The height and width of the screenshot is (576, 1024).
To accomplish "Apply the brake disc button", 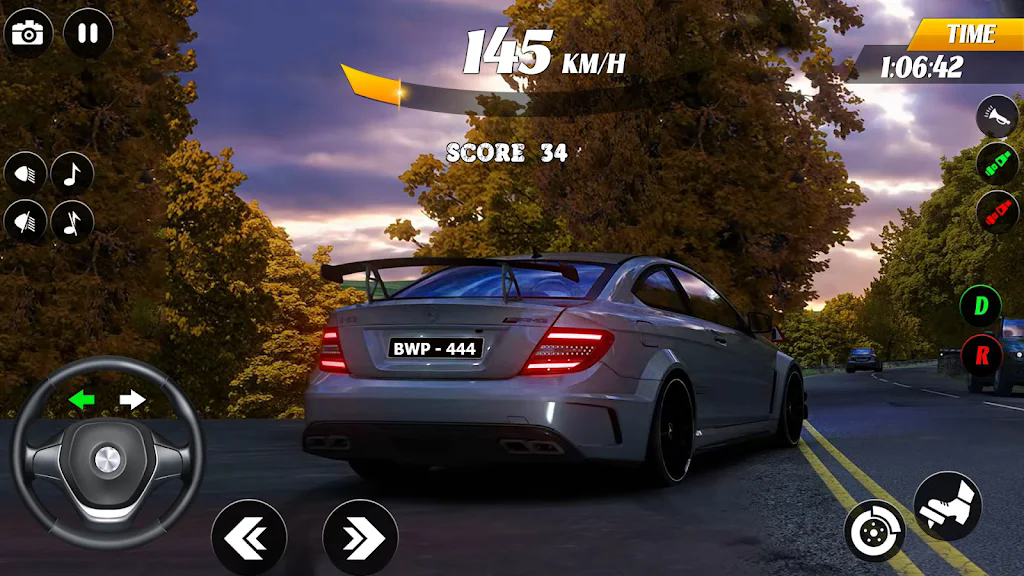I will (x=874, y=530).
